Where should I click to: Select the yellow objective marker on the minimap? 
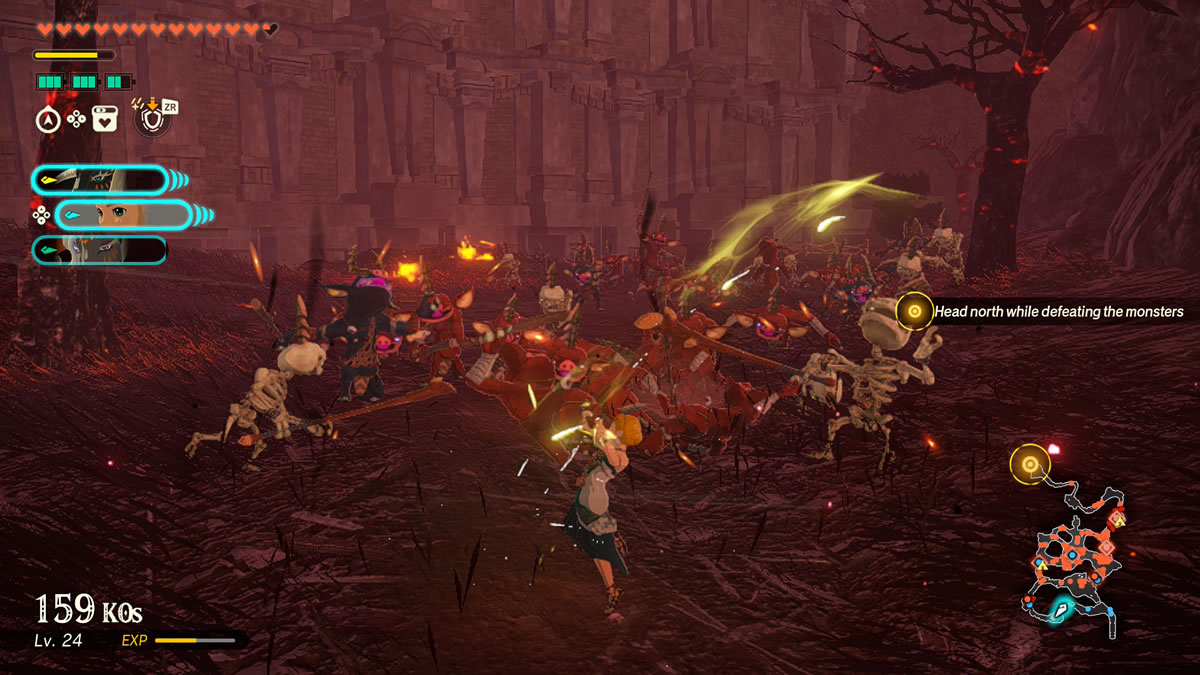[x=1029, y=463]
